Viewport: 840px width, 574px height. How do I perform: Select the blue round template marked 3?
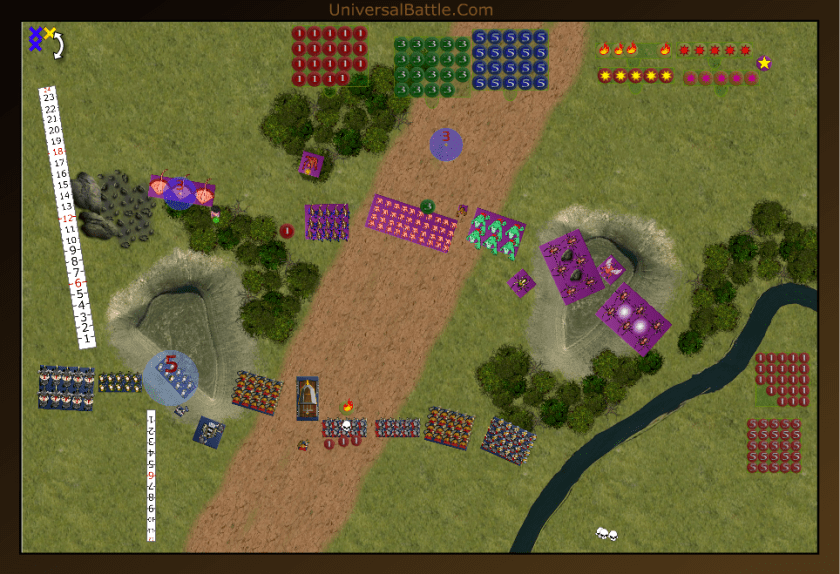click(446, 144)
